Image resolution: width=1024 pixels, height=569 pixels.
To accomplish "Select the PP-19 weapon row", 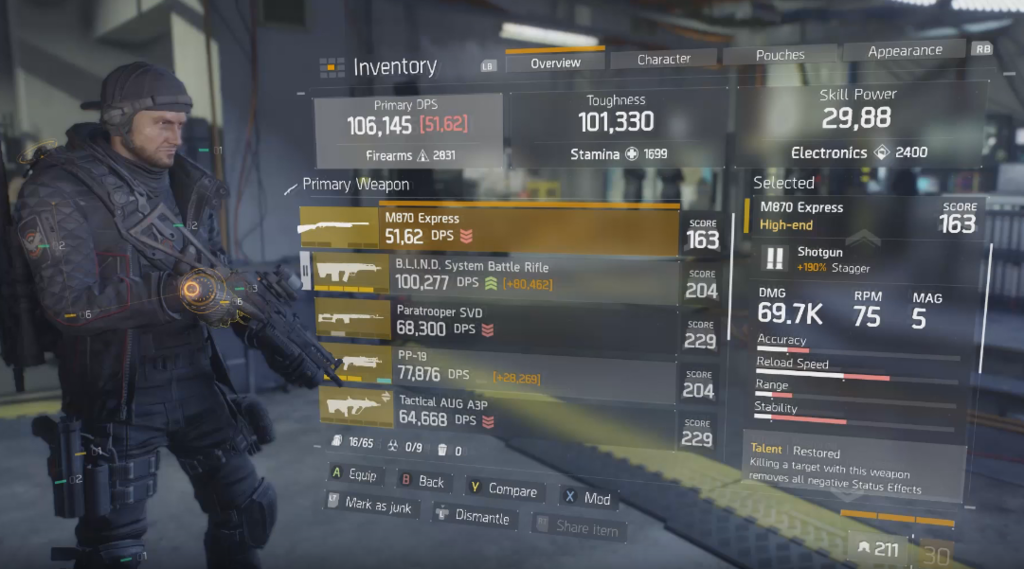I will (x=490, y=366).
